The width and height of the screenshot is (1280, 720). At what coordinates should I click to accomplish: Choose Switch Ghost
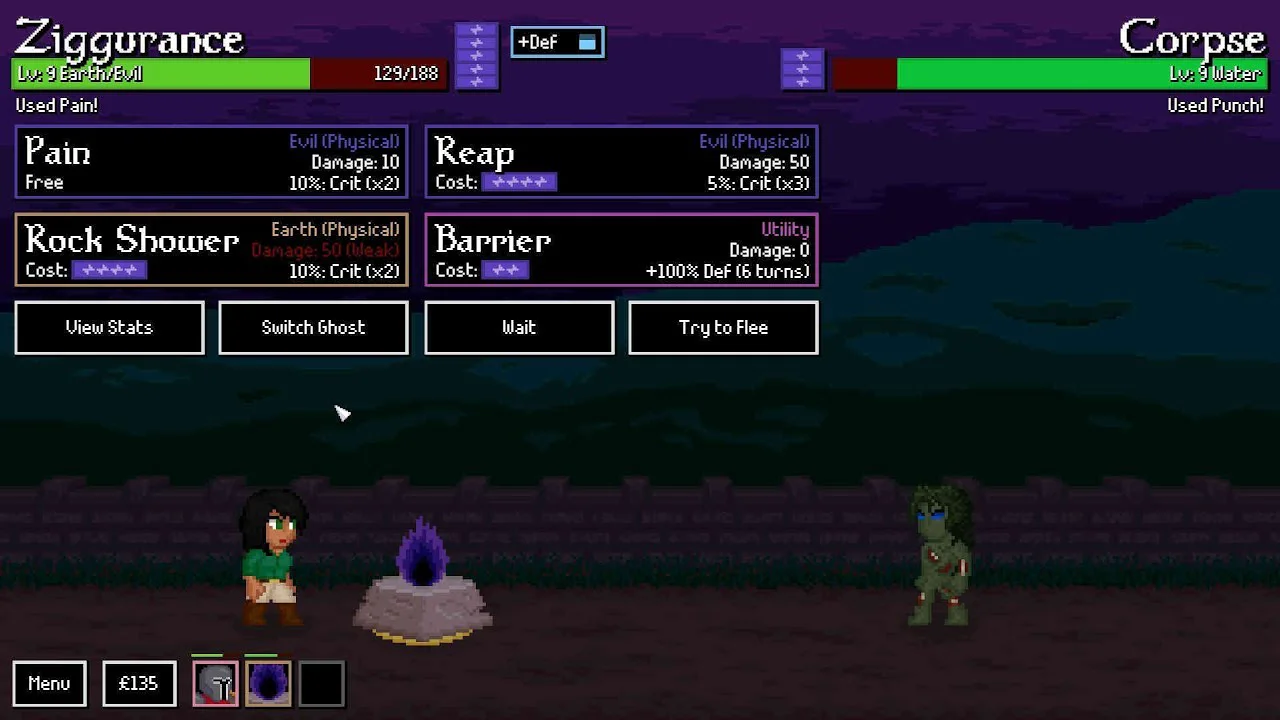313,328
